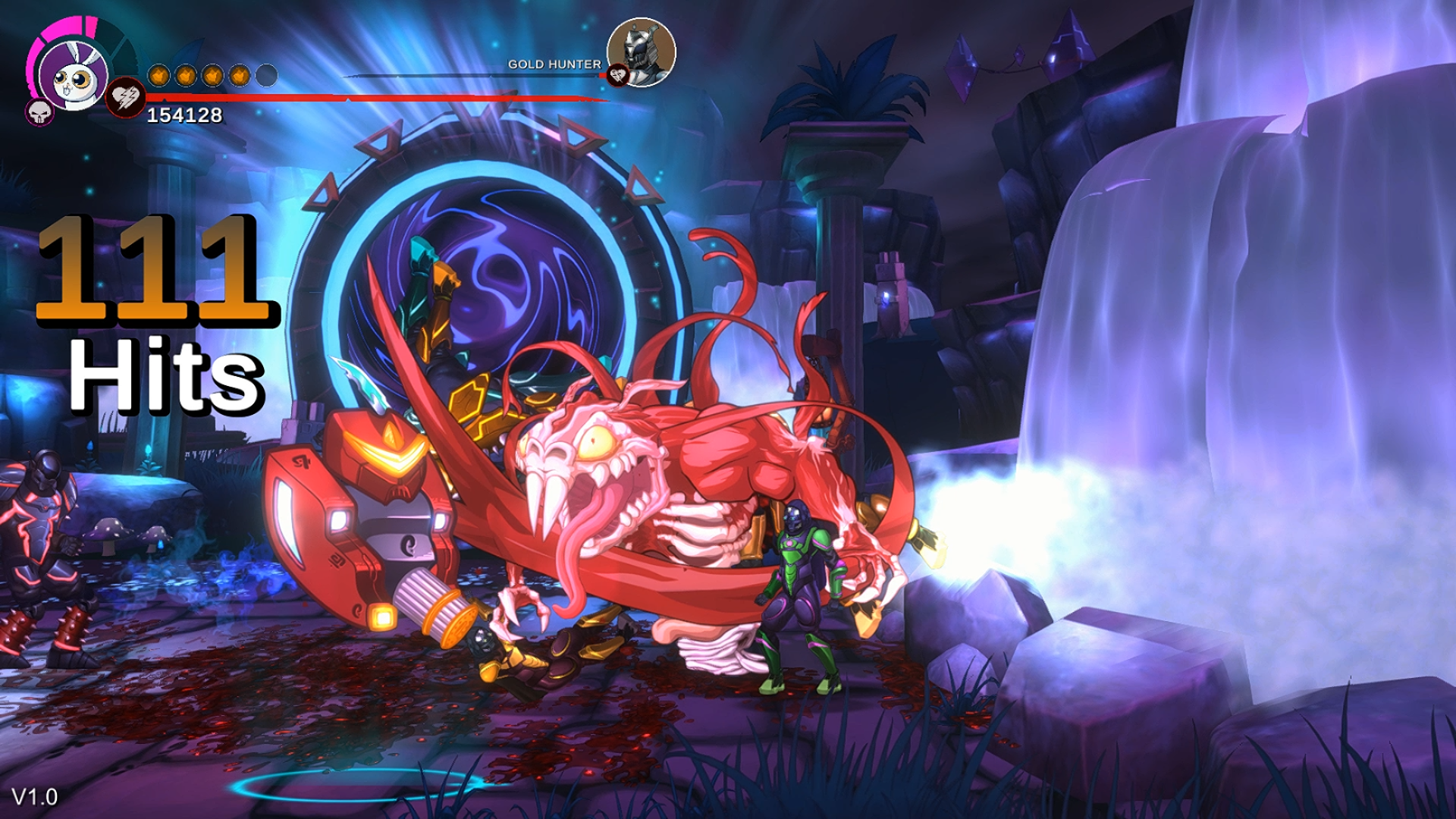Click the GOLD HUNTER name label
This screenshot has width=1456, height=819.
(x=555, y=64)
